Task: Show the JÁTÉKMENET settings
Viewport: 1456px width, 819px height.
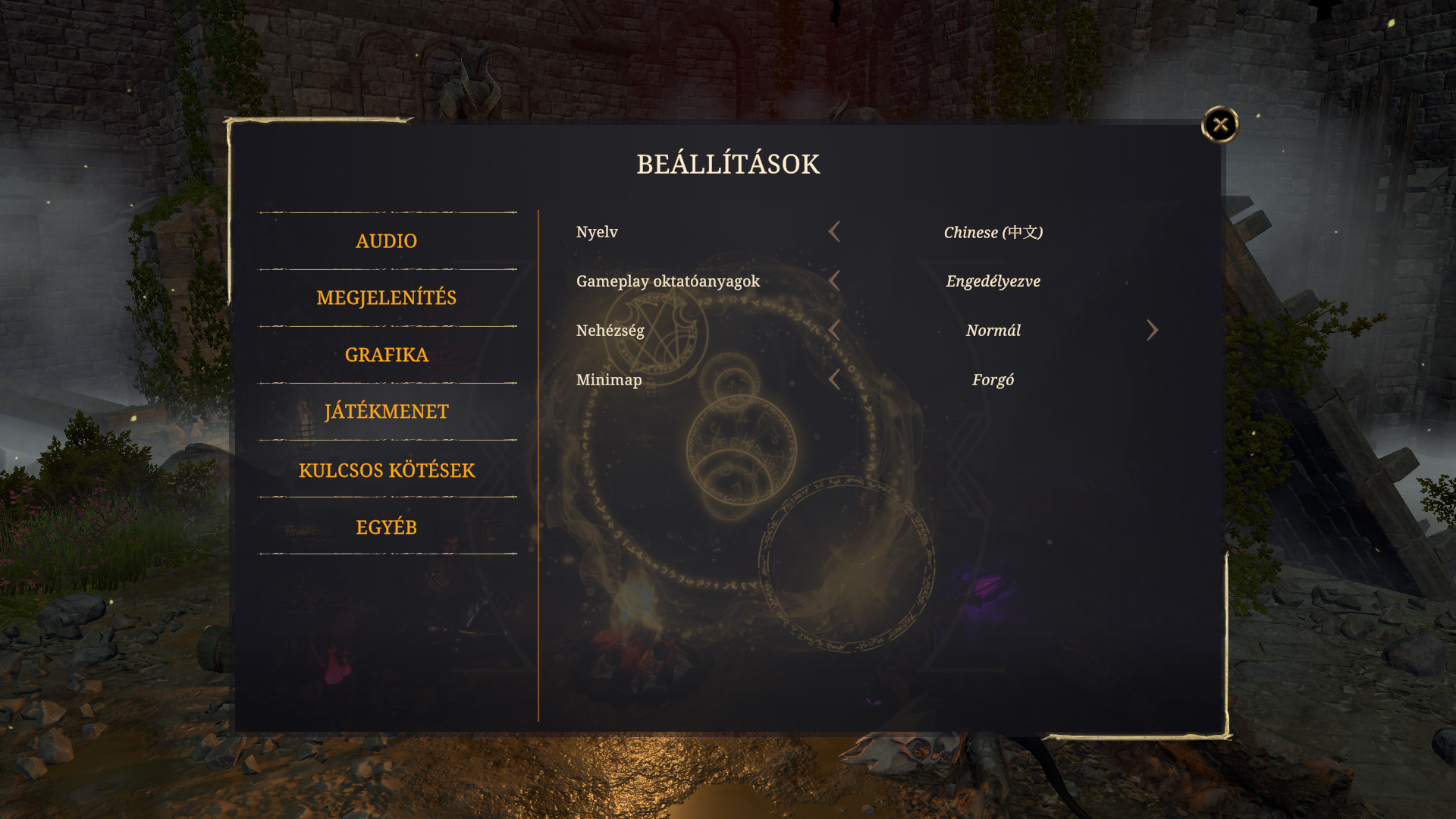Action: point(387,412)
